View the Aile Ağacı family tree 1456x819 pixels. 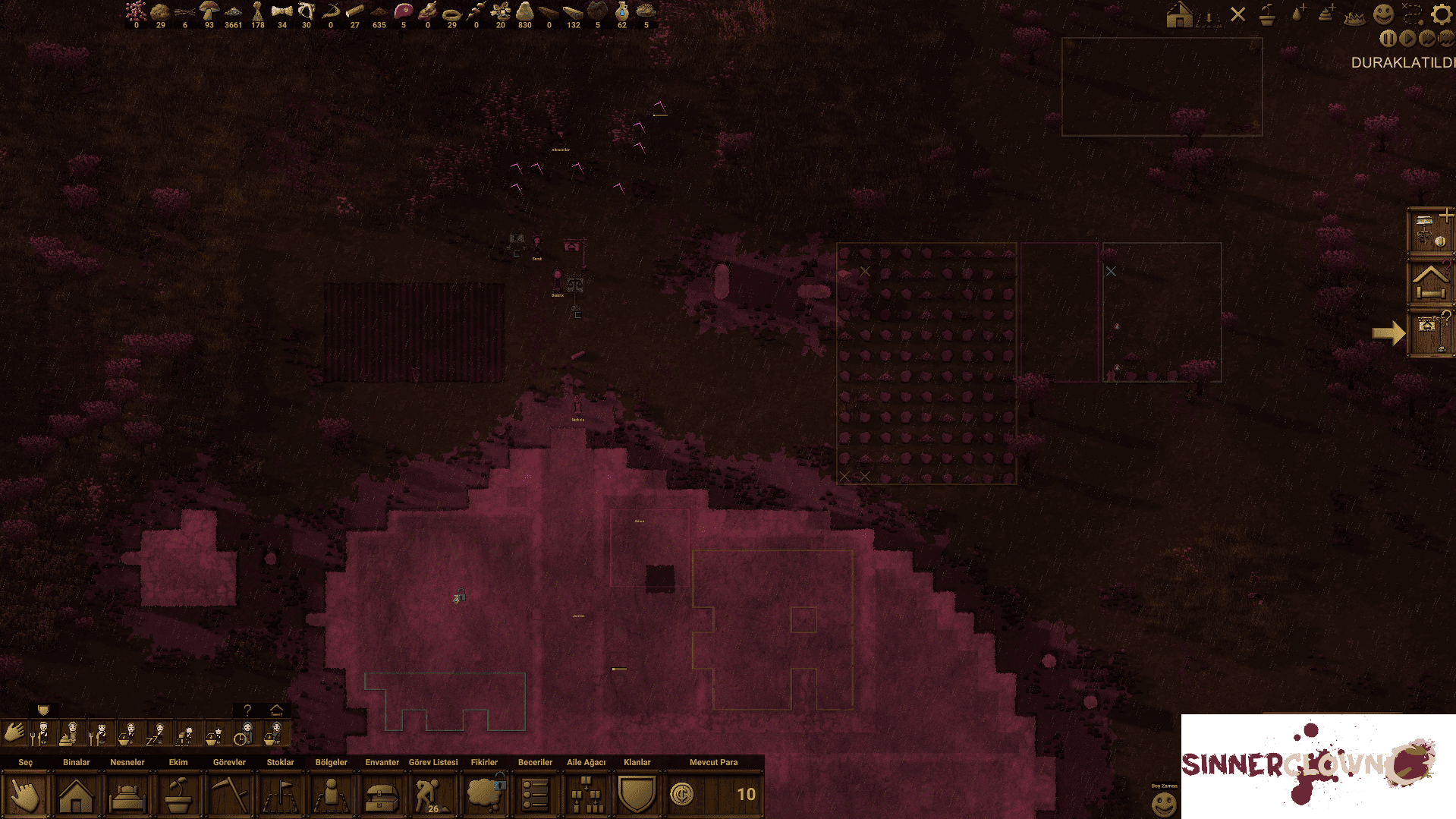(586, 795)
